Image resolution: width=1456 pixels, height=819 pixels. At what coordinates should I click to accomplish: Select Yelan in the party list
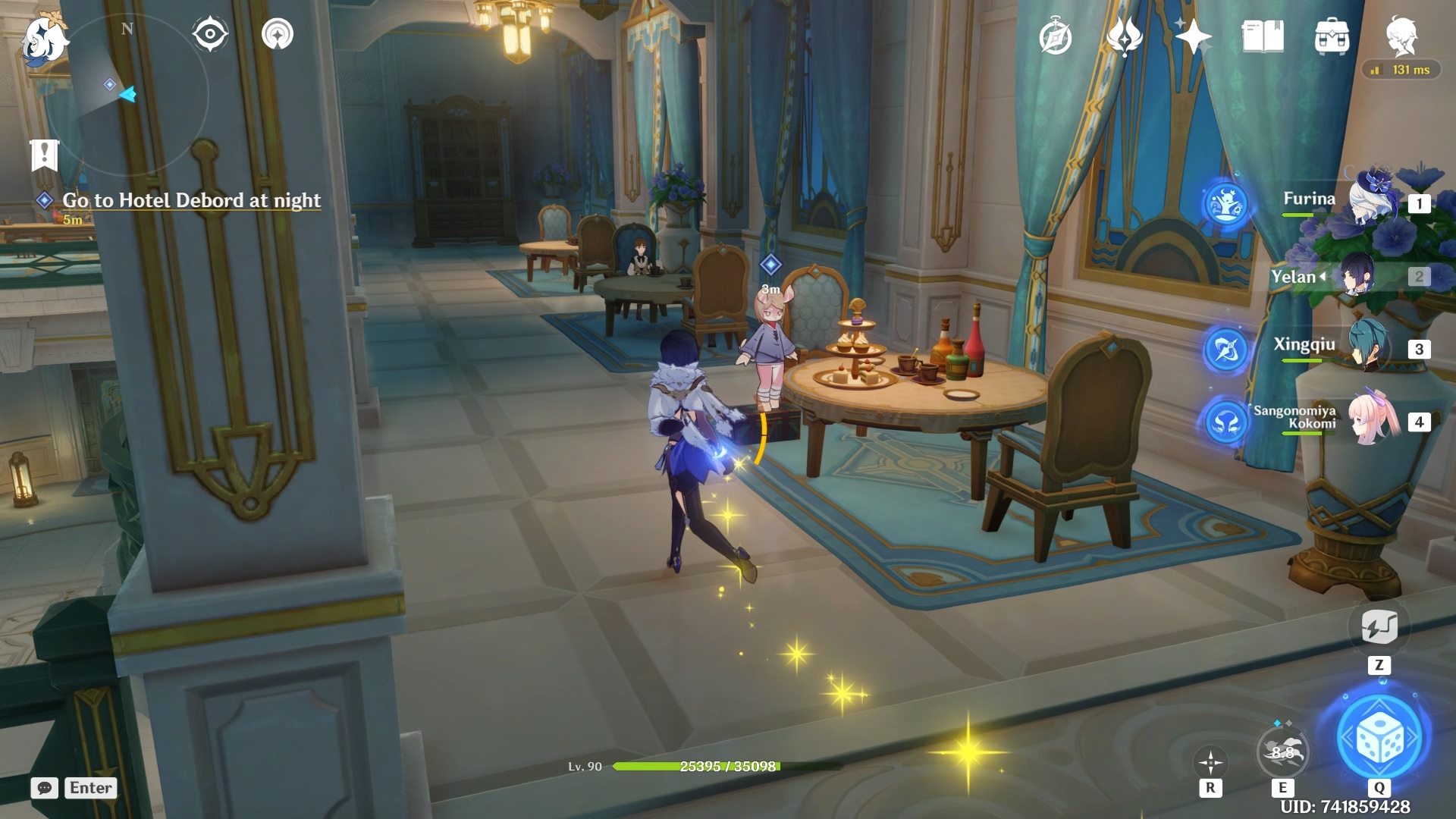click(1357, 276)
